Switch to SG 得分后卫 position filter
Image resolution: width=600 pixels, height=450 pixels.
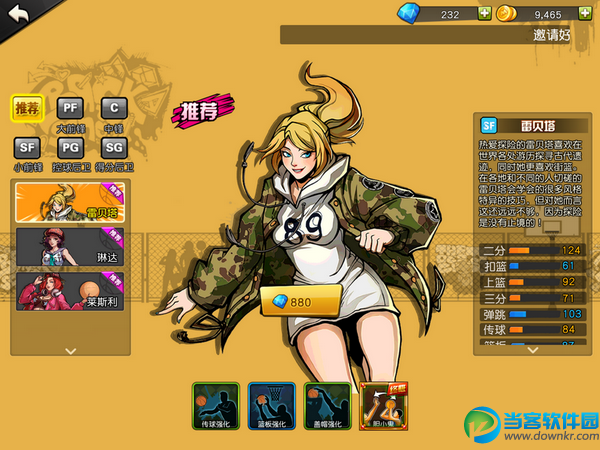pyautogui.click(x=113, y=148)
